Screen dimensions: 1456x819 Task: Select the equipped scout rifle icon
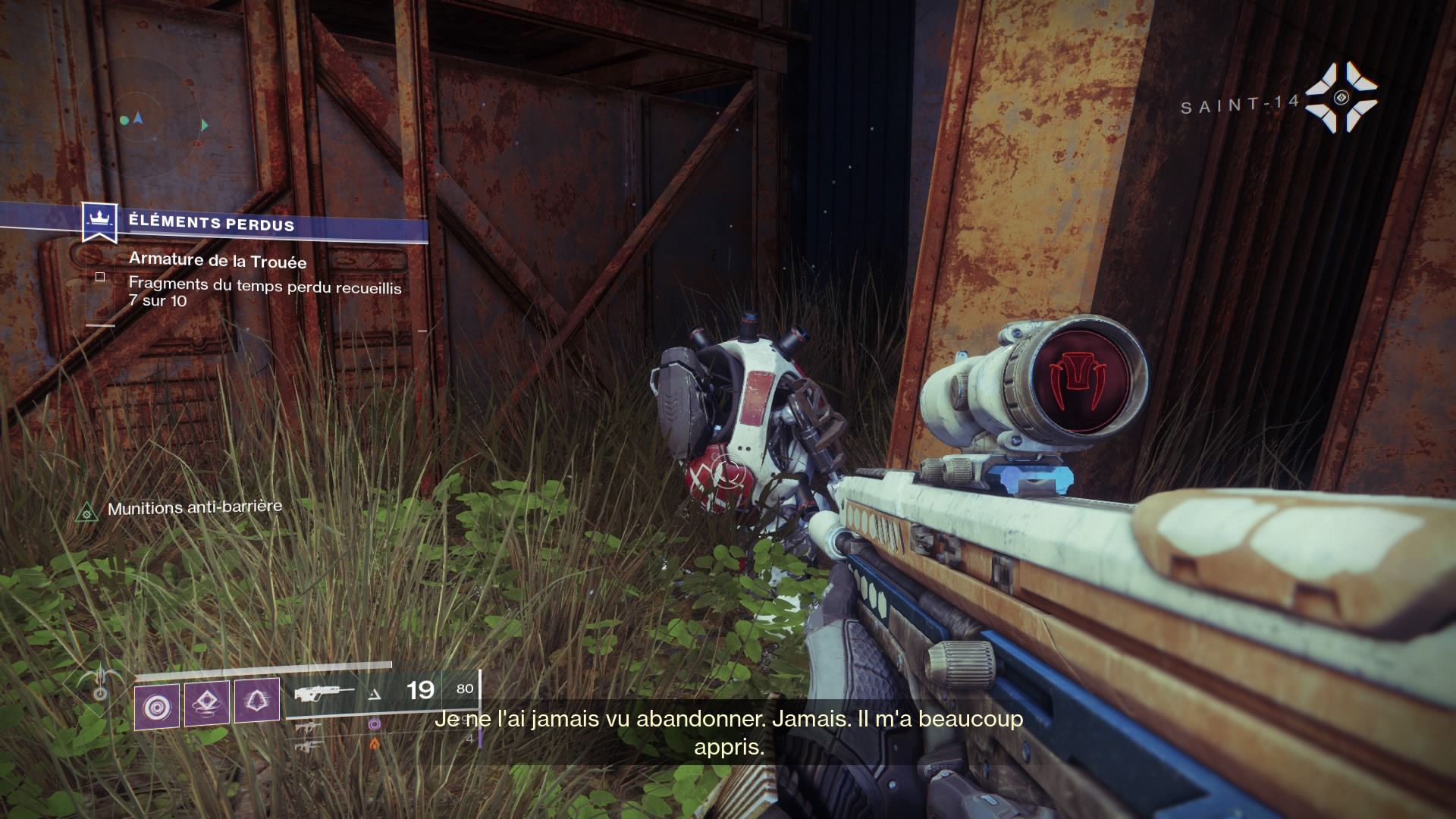[325, 693]
